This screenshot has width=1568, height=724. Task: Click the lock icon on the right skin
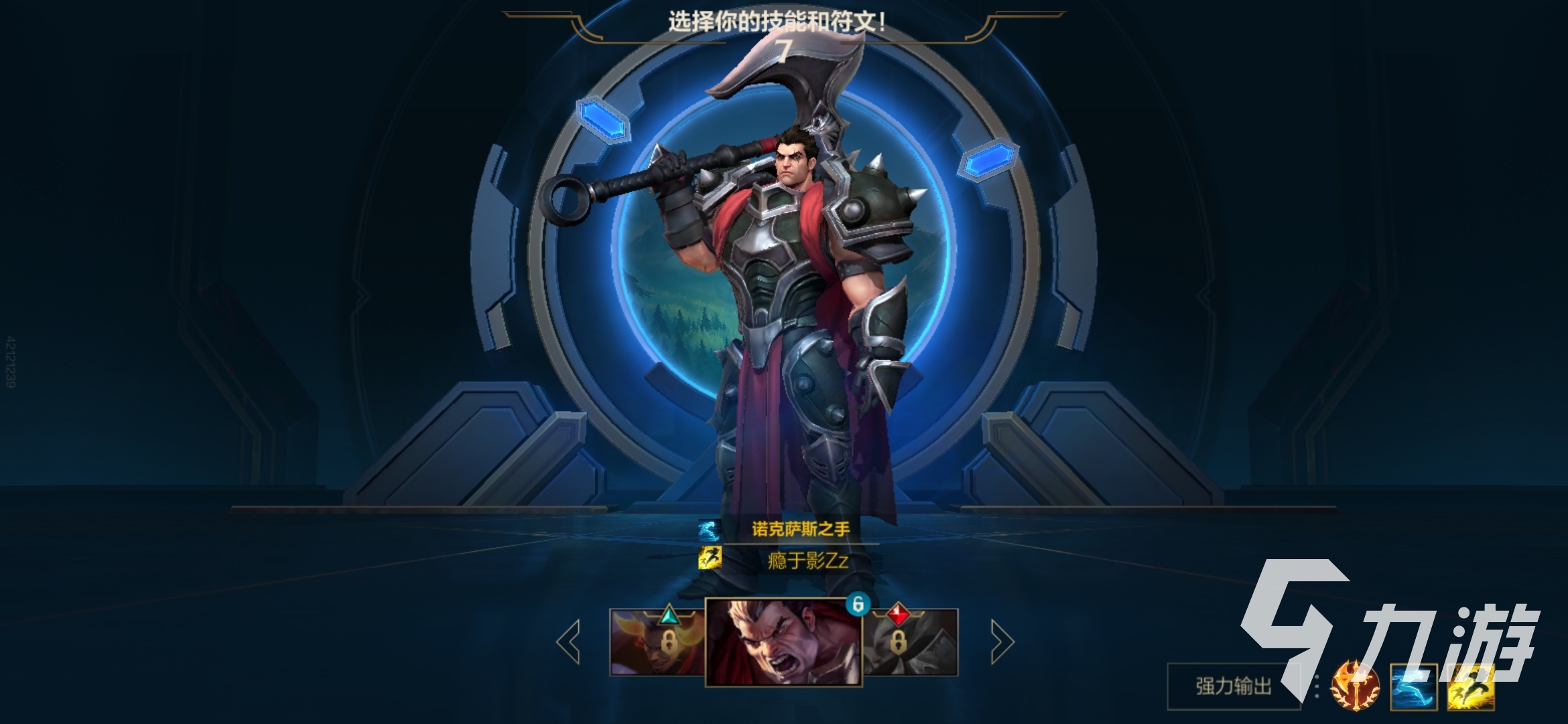[x=899, y=643]
